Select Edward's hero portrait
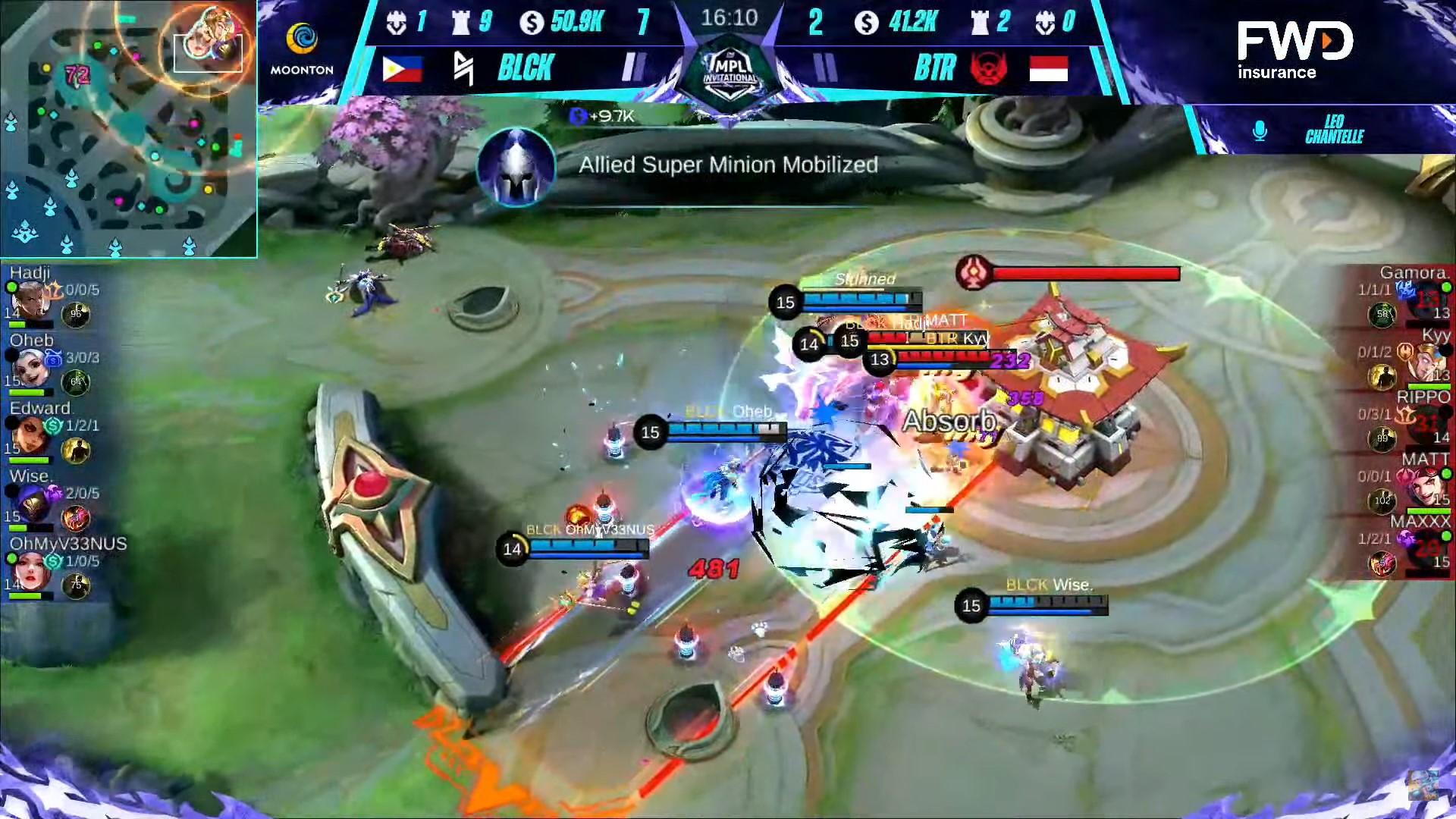1456x819 pixels. coord(30,436)
